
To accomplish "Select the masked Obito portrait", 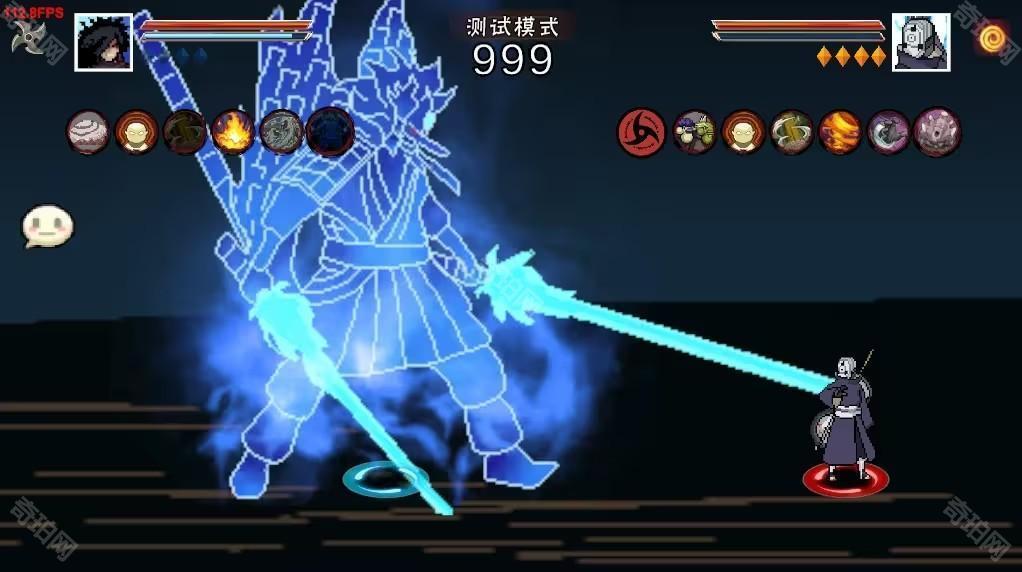I will [920, 42].
